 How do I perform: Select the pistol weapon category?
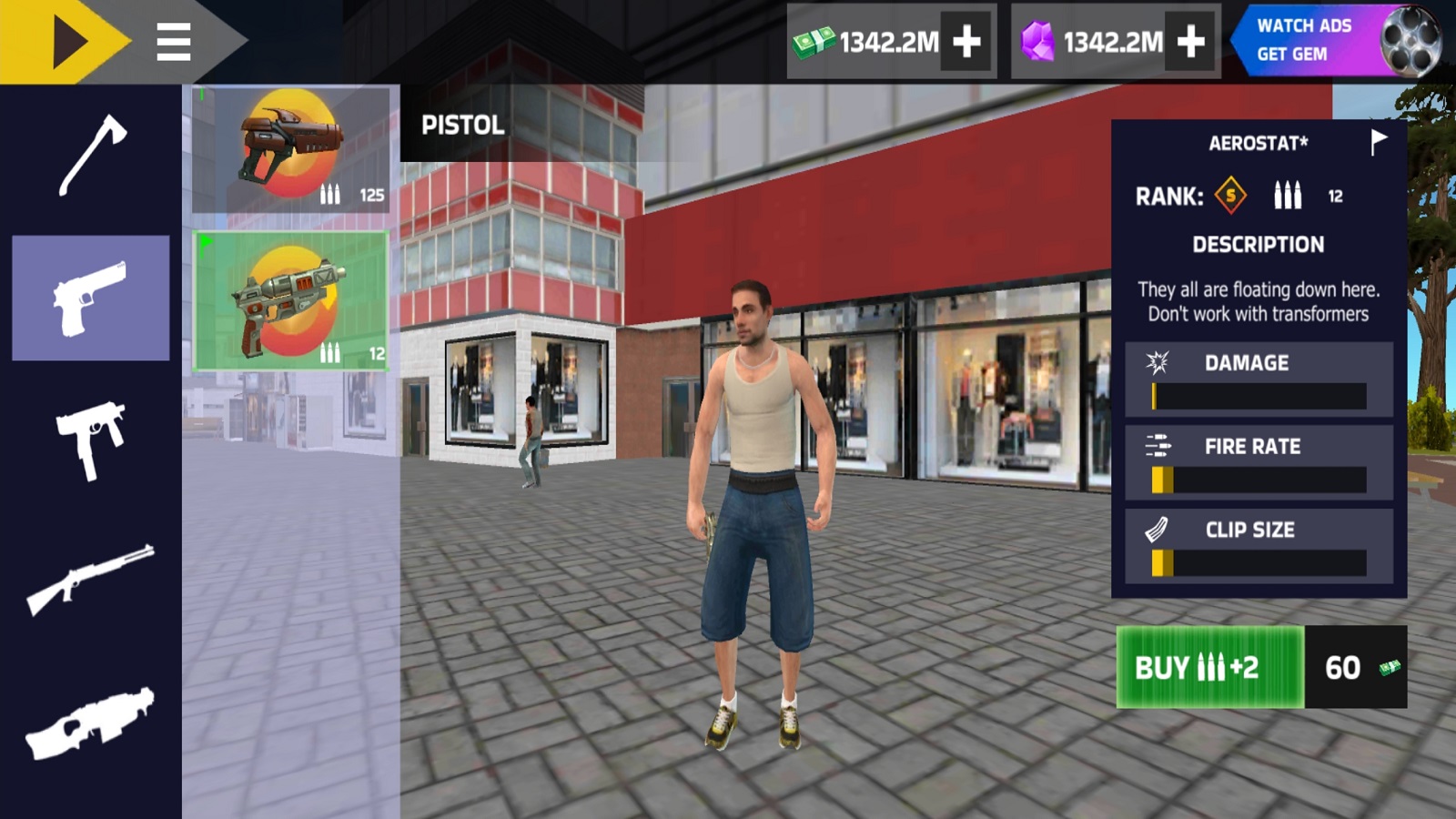click(91, 298)
